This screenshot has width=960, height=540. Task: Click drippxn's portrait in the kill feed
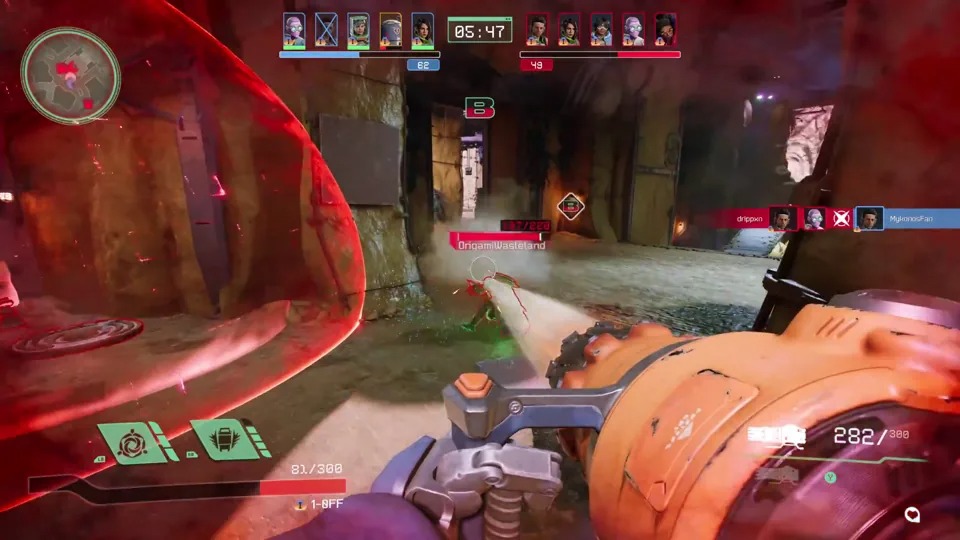[x=782, y=218]
